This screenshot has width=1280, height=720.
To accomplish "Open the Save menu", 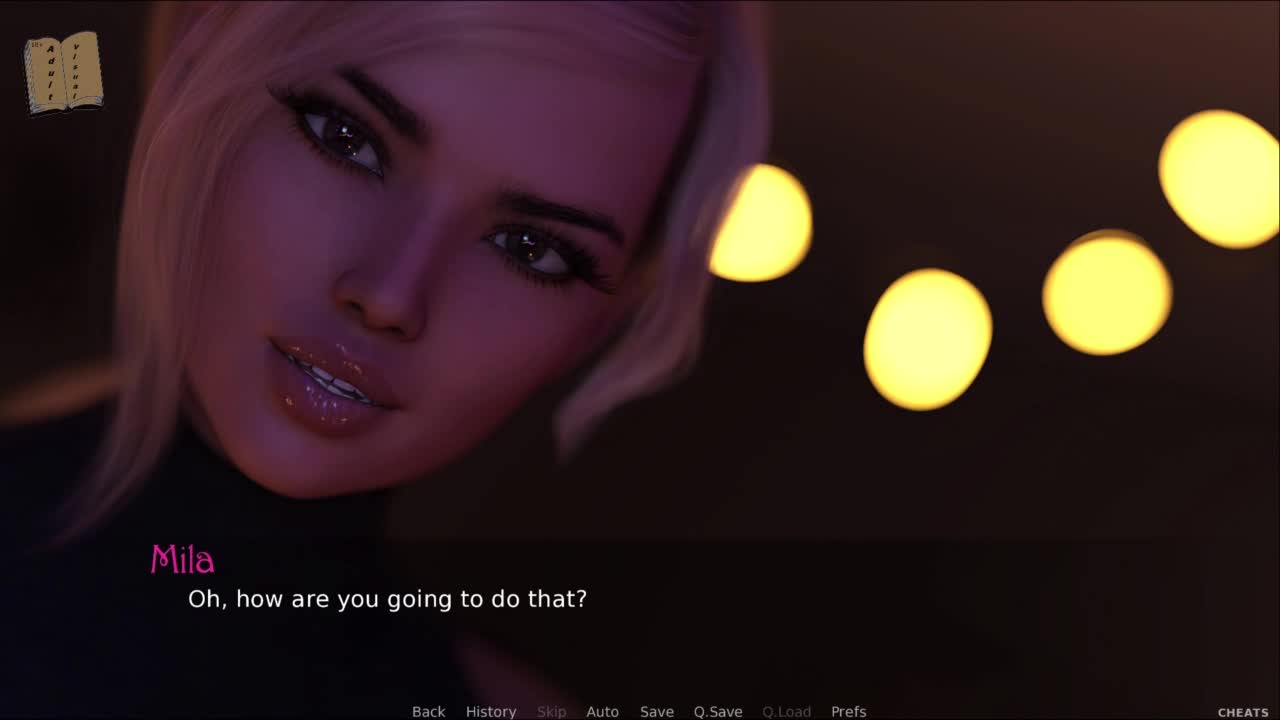I will (656, 711).
